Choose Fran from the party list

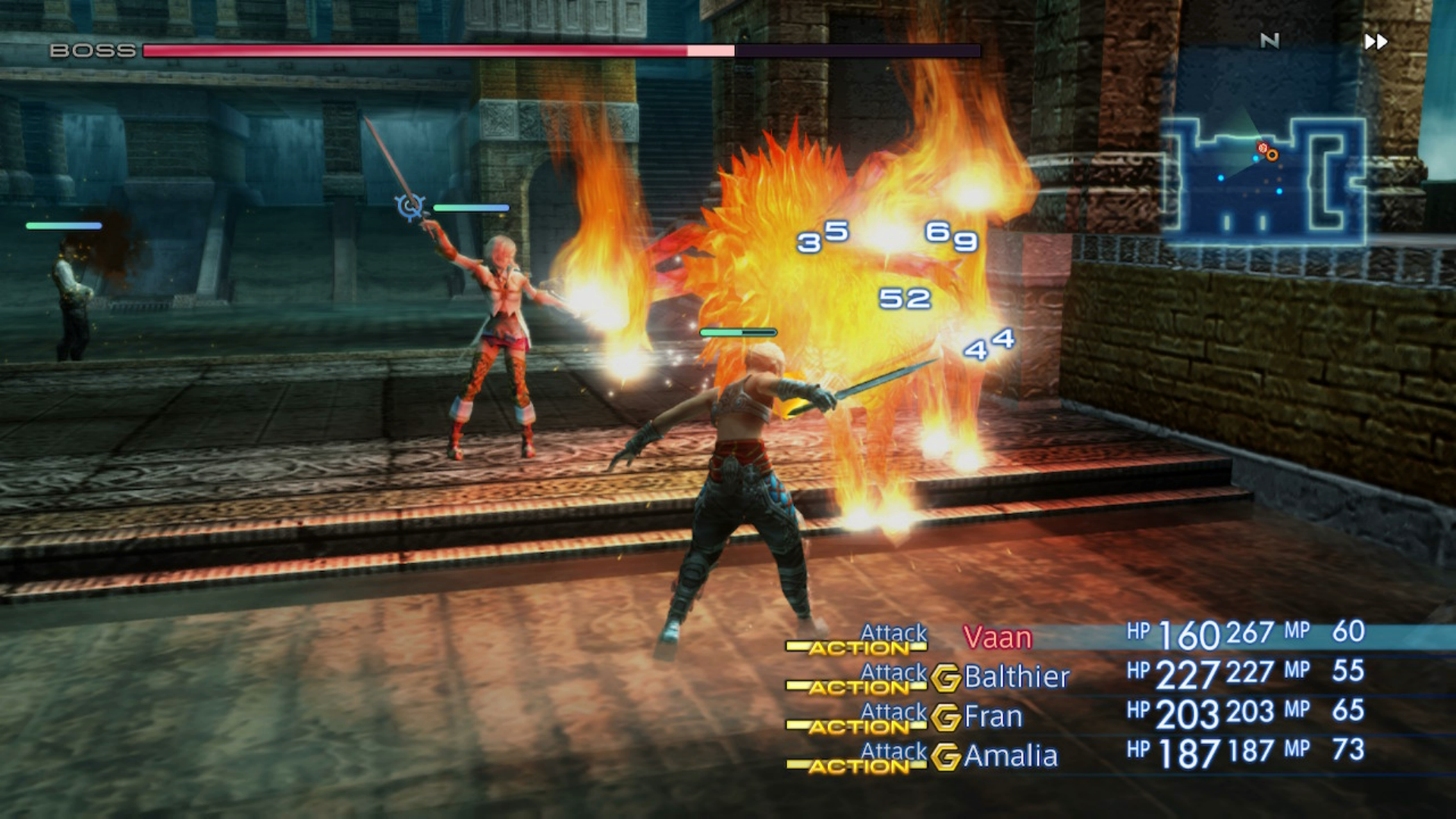tap(993, 716)
